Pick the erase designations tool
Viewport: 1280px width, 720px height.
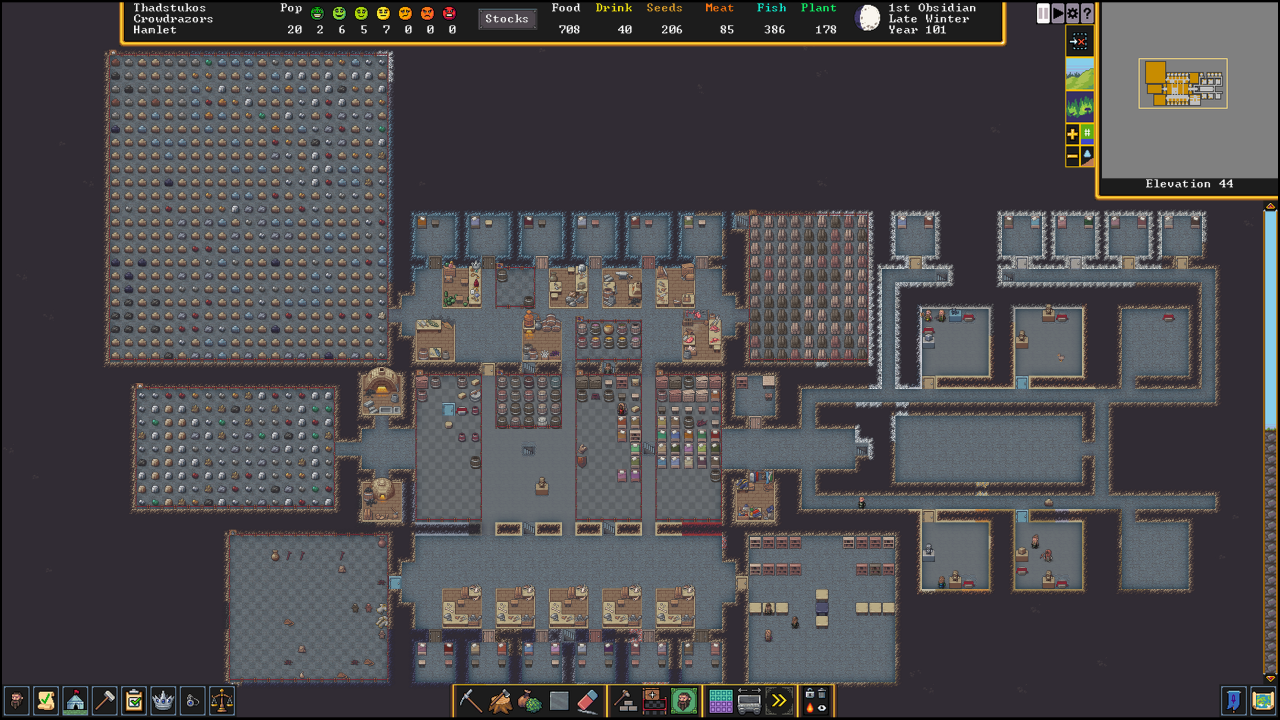point(589,700)
